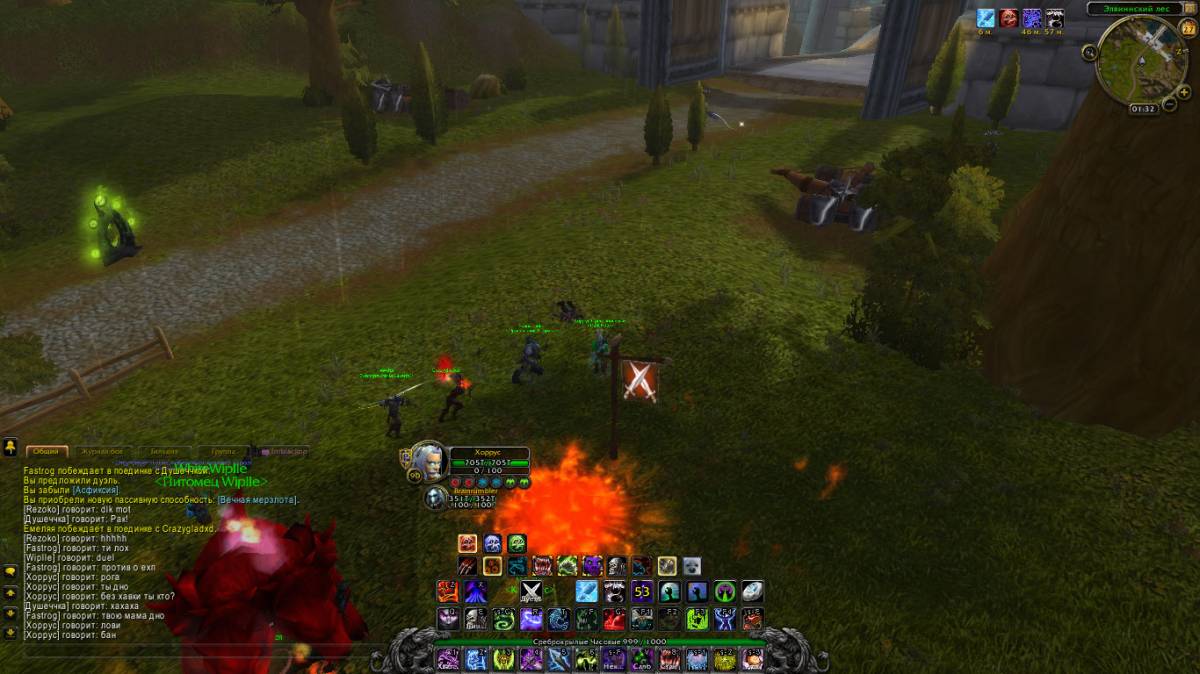Use the crossed swords duel ability

pos(531,592)
